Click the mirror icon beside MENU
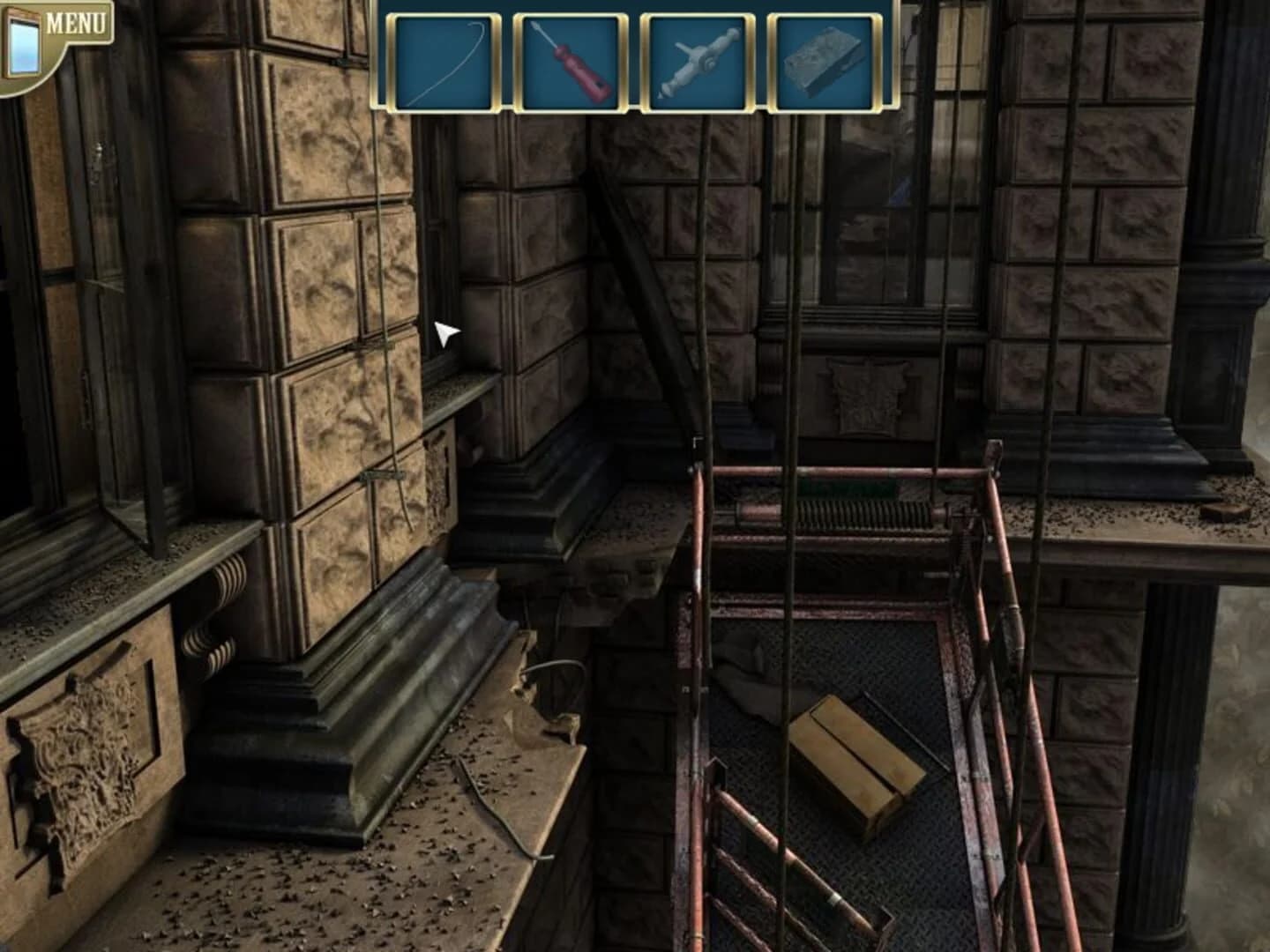Image resolution: width=1270 pixels, height=952 pixels. click(24, 40)
